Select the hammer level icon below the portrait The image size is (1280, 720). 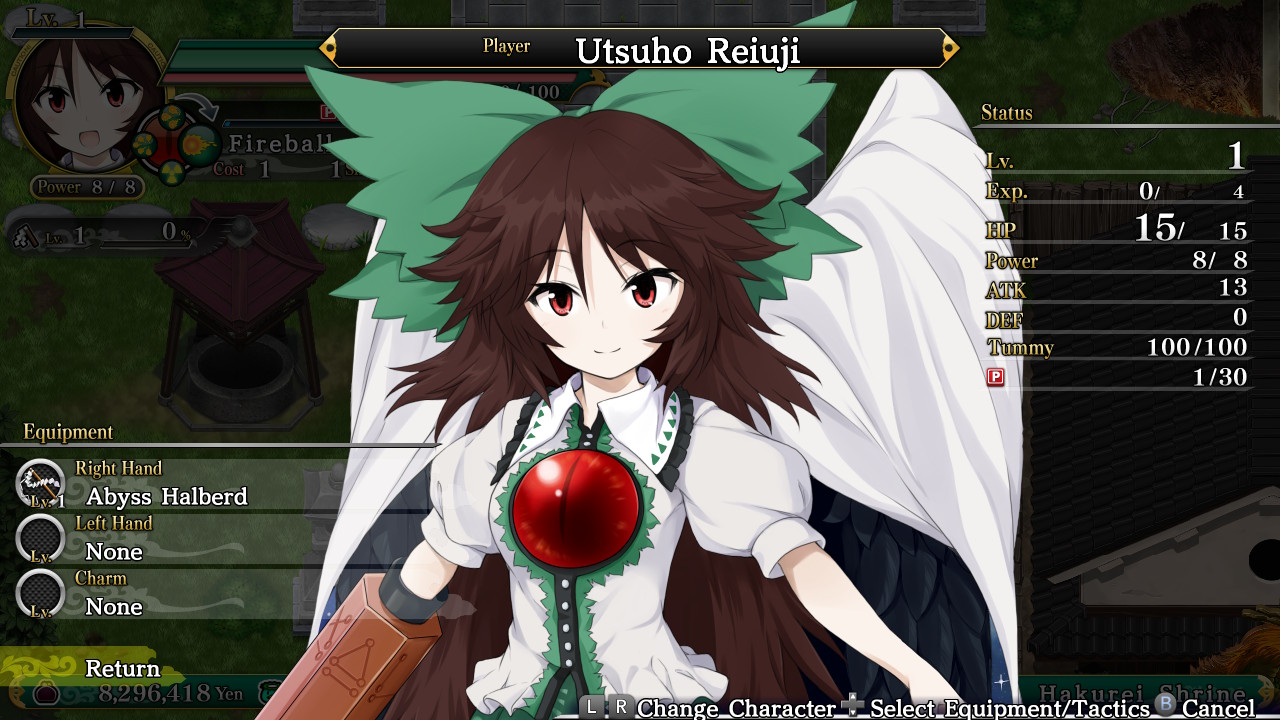click(24, 237)
